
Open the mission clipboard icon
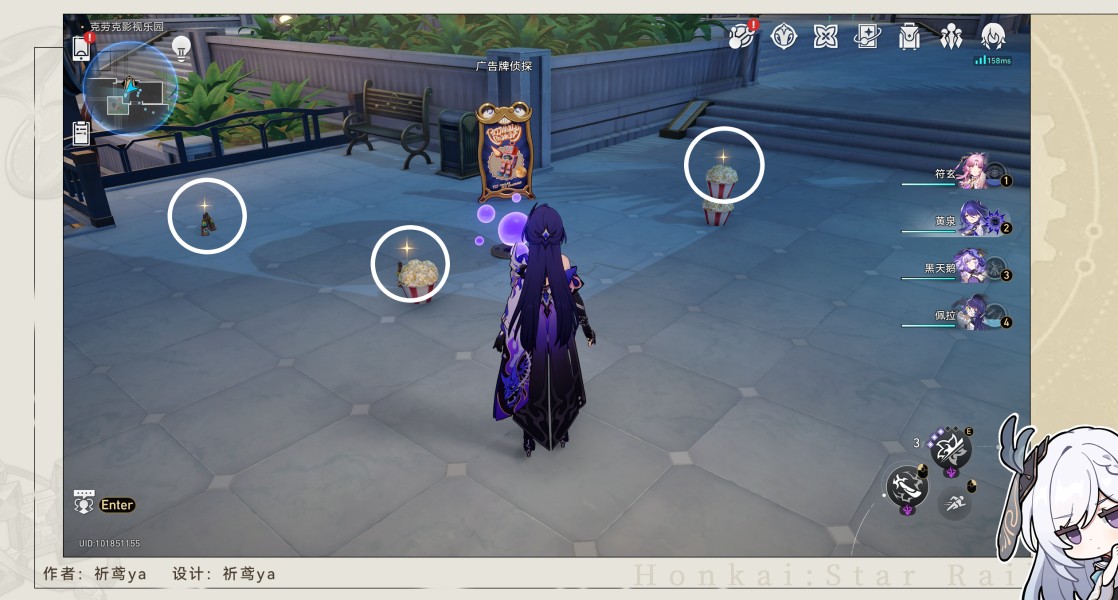click(x=82, y=132)
